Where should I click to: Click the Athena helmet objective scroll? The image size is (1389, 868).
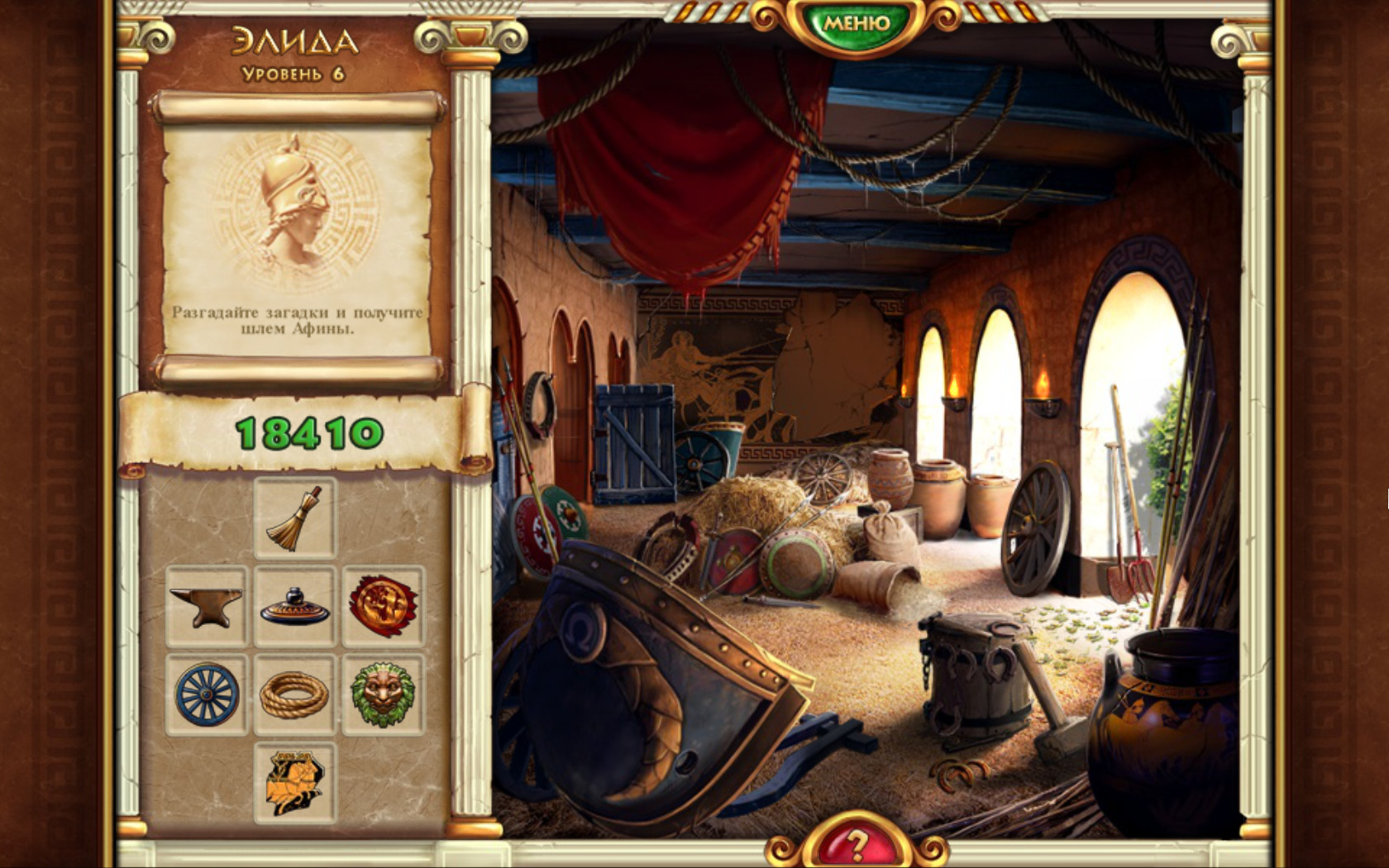298,240
